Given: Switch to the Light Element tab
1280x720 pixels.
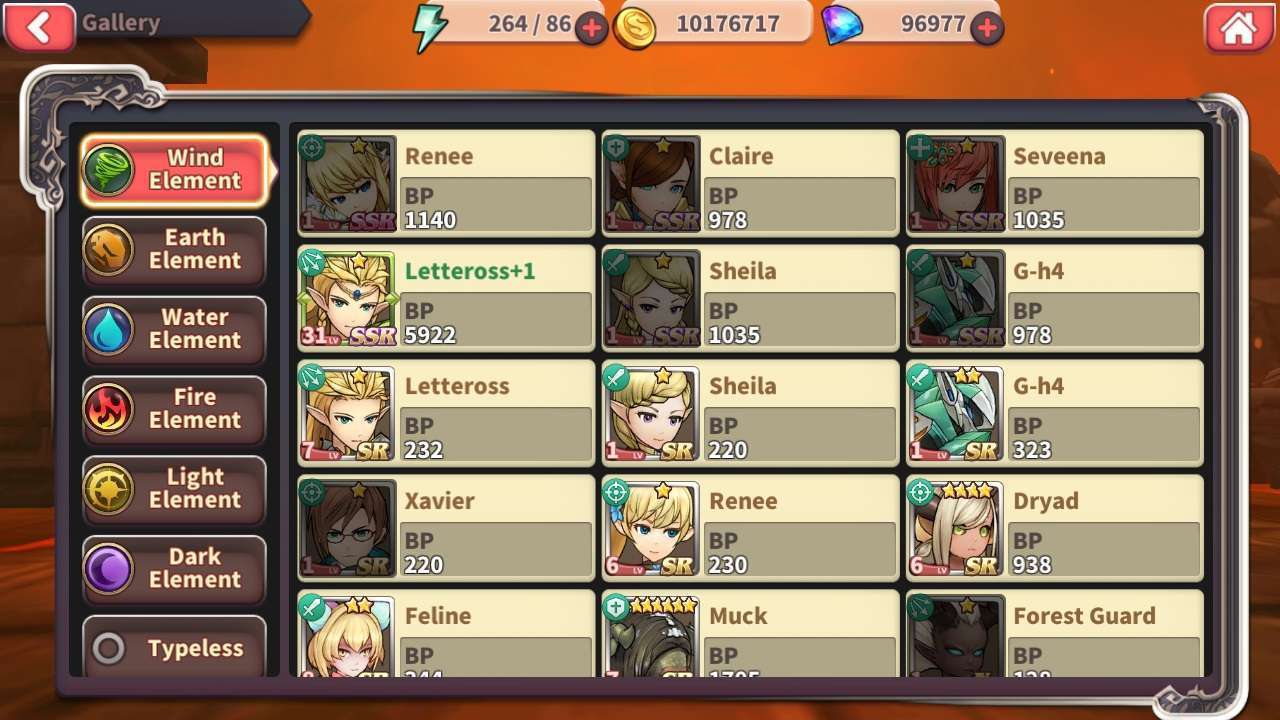Looking at the screenshot, I should point(174,489).
